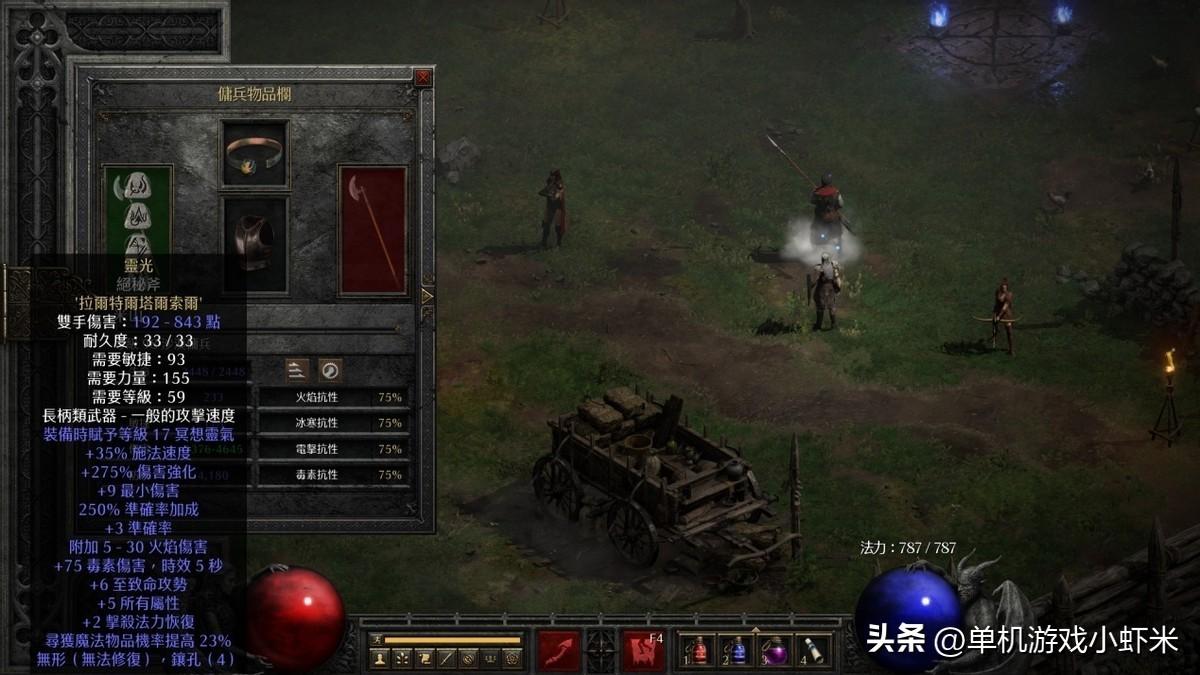1200x675 pixels.
Task: Click the round swirl button above the resistances
Action: [330, 370]
